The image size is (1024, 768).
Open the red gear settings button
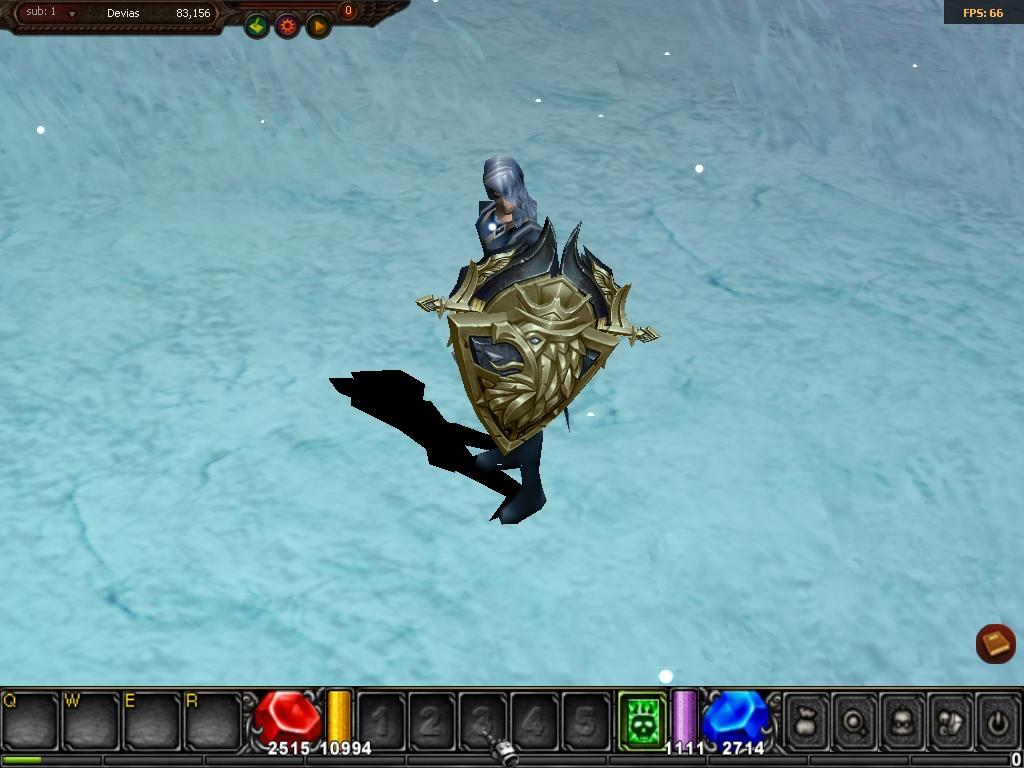coord(288,26)
